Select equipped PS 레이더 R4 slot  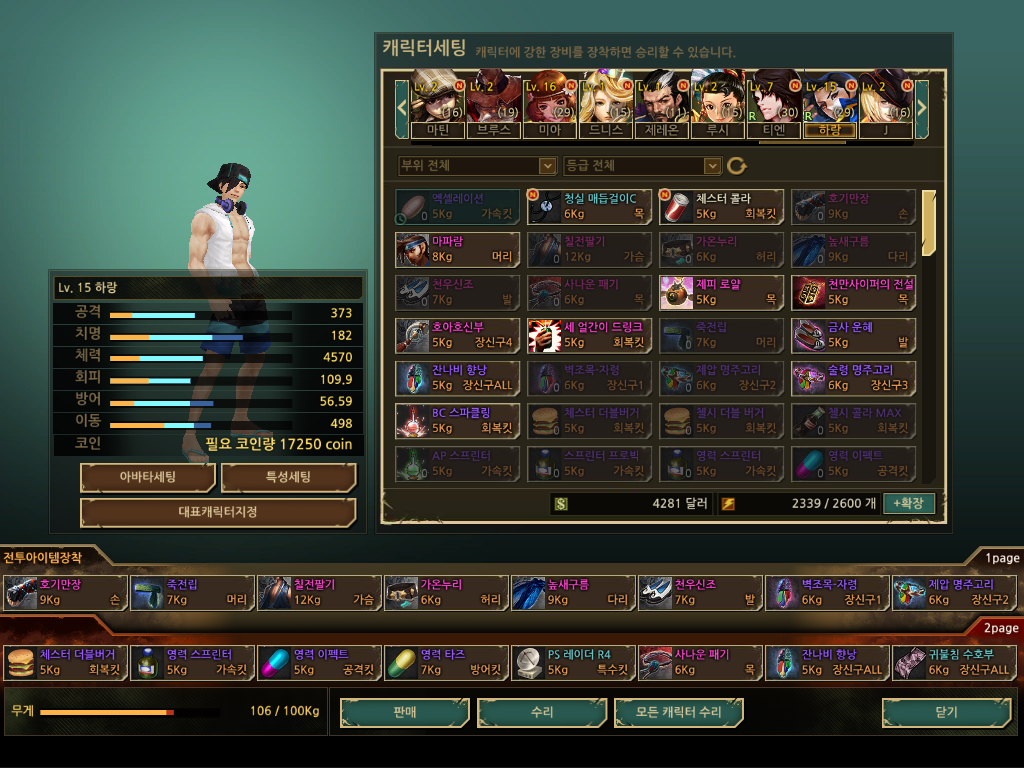pos(573,662)
